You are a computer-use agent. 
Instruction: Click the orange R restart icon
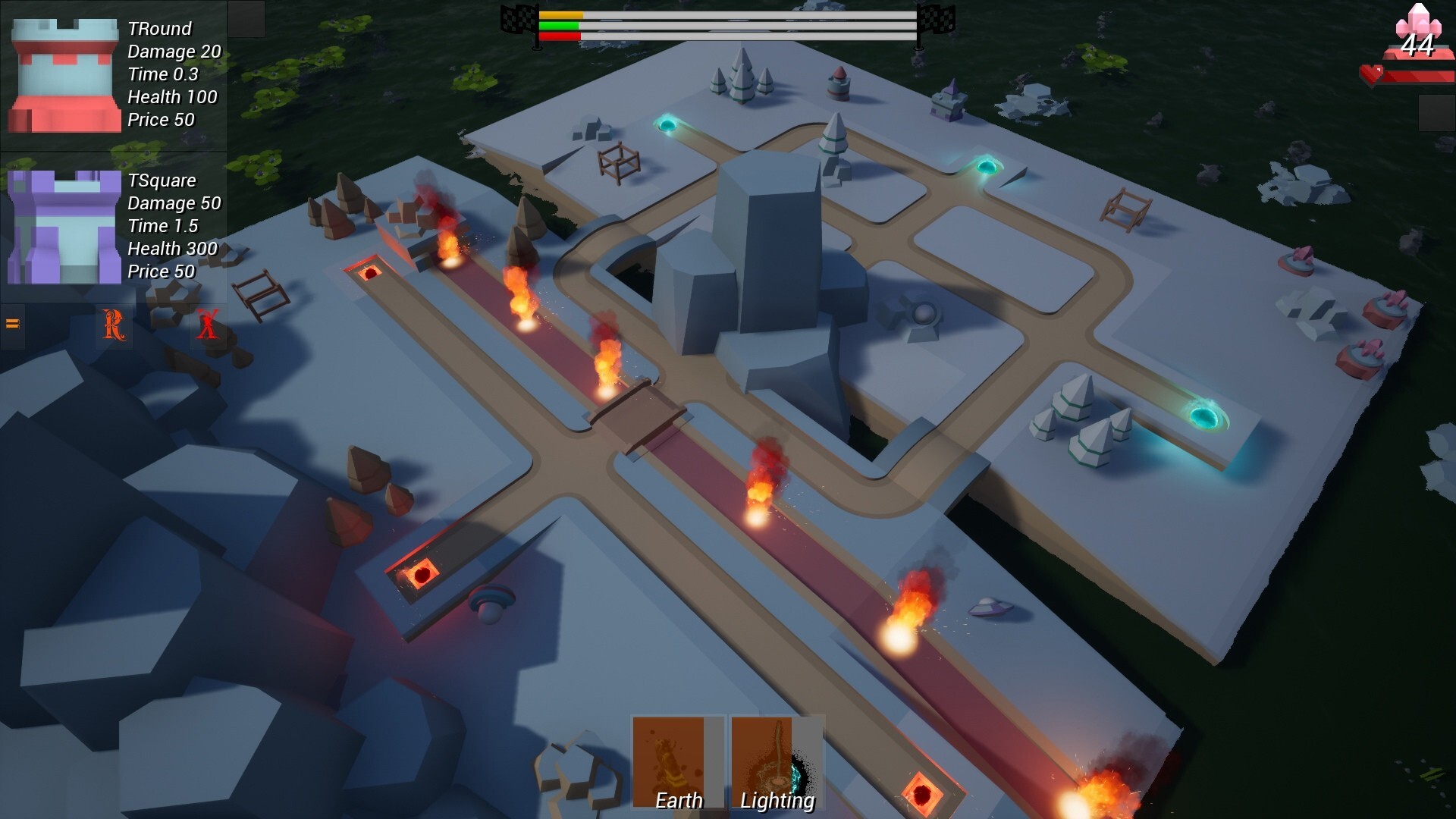[x=112, y=326]
